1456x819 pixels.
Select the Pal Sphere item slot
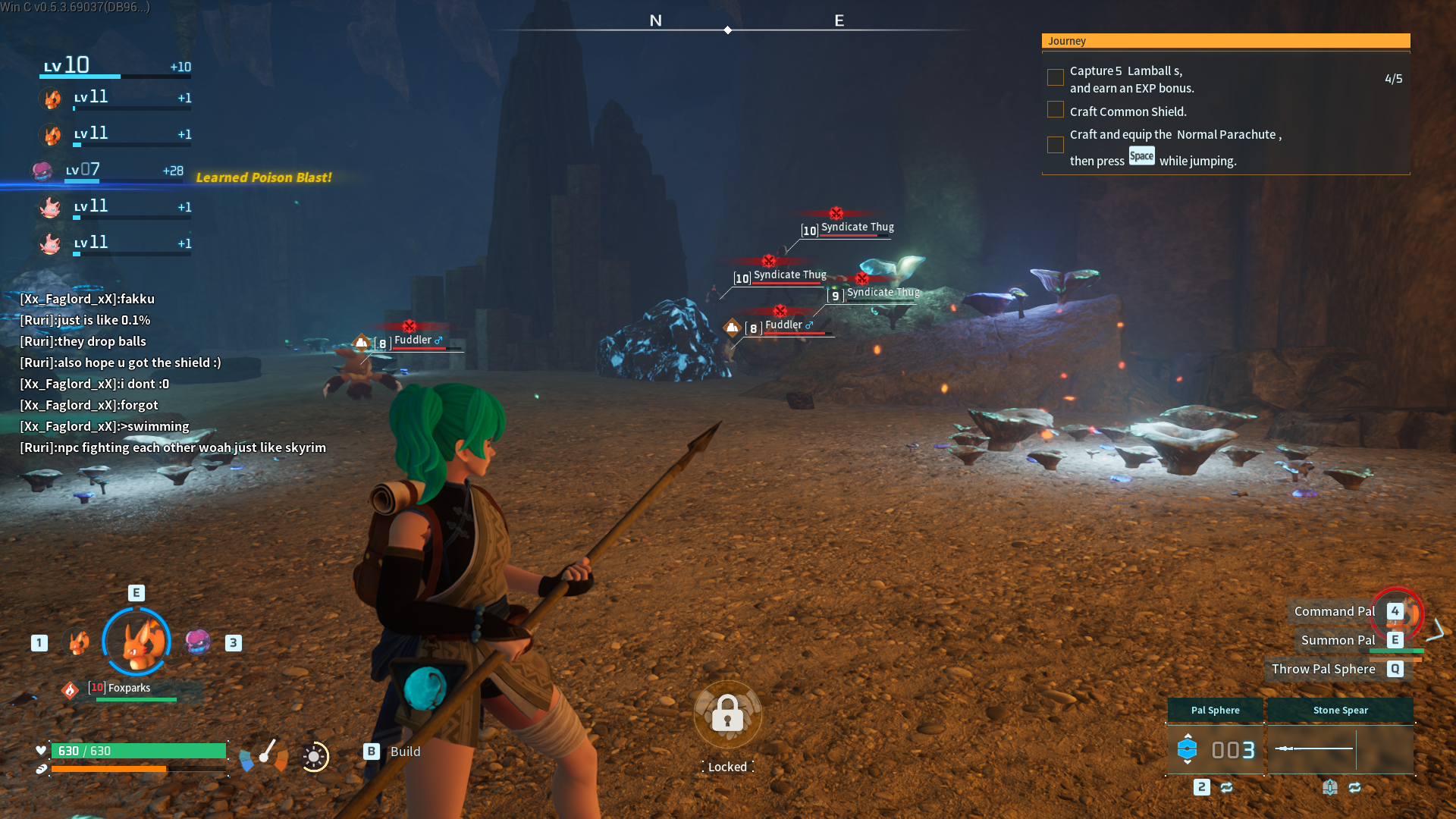pyautogui.click(x=1215, y=749)
